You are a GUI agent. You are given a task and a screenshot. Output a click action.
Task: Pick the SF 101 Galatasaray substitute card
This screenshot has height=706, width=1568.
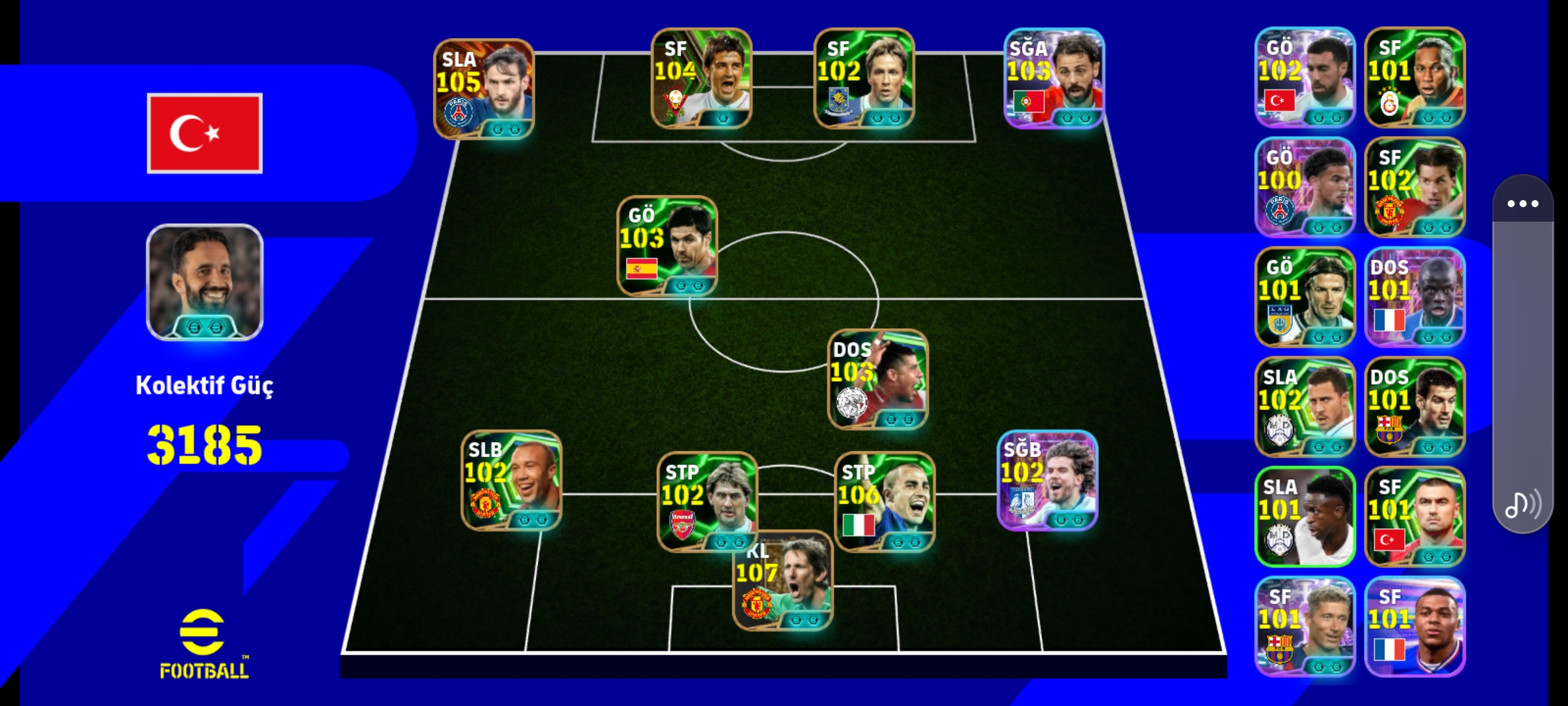(x=1414, y=77)
